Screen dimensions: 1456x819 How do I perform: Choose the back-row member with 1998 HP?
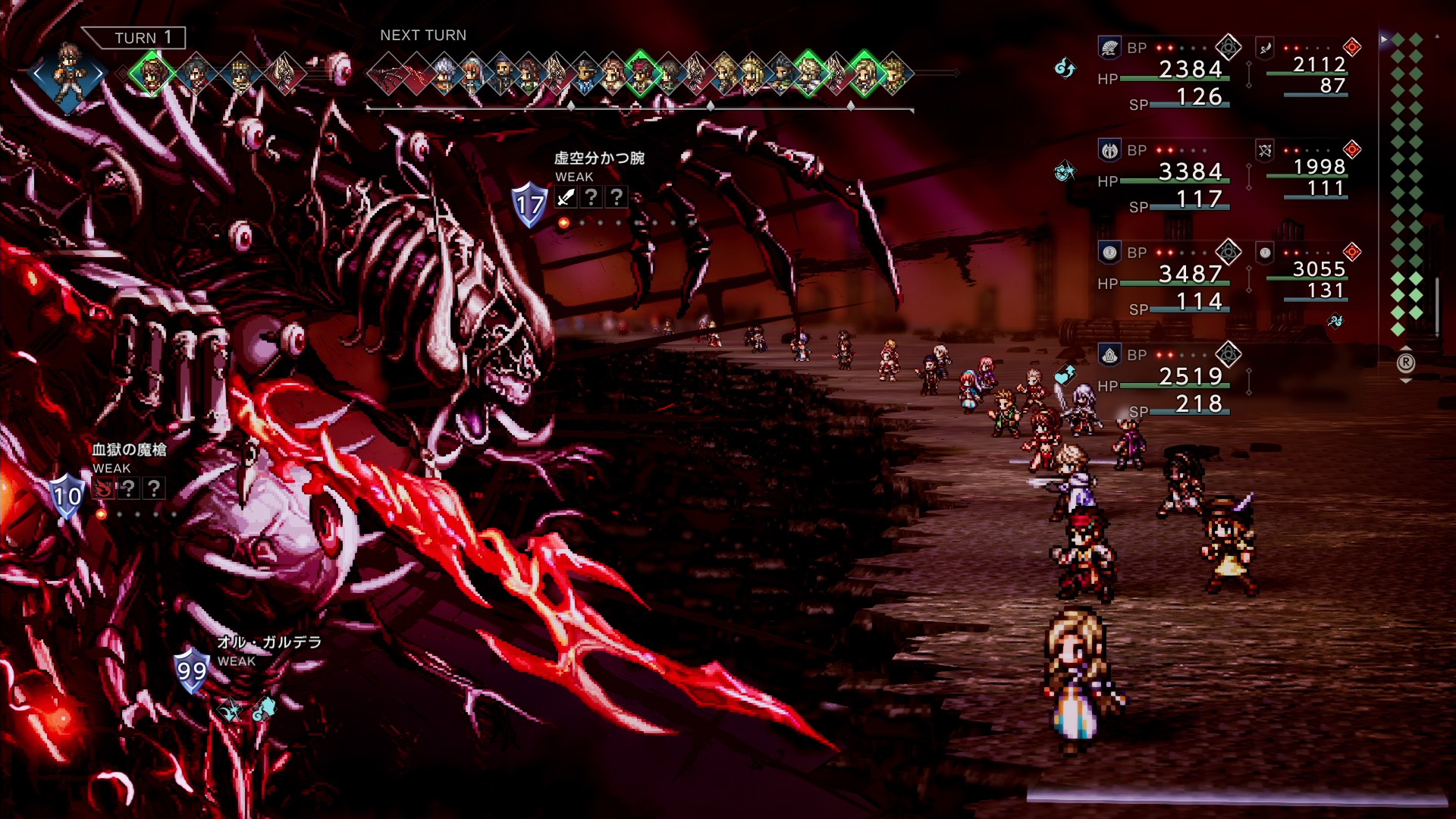click(x=1319, y=168)
